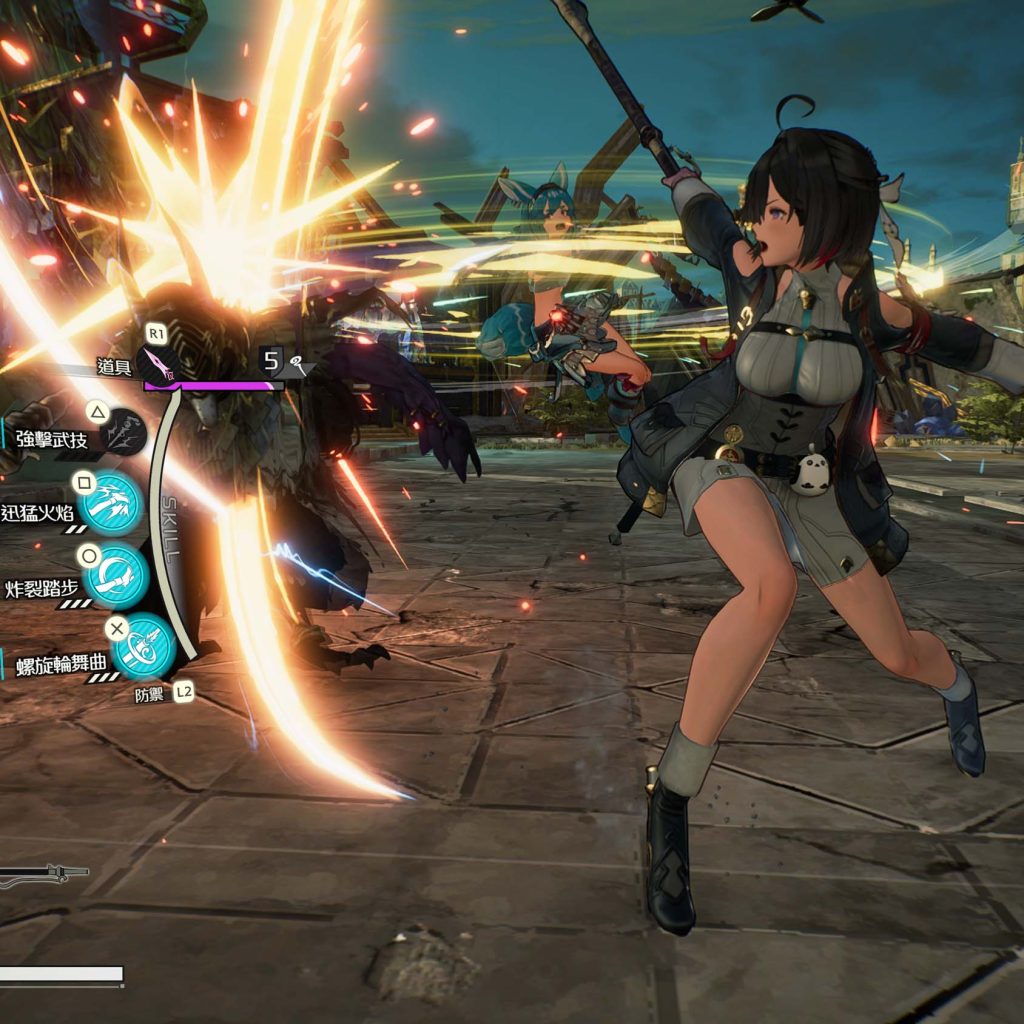Activate the 強擊武技 skill icon
The height and width of the screenshot is (1024, 1024).
click(122, 433)
